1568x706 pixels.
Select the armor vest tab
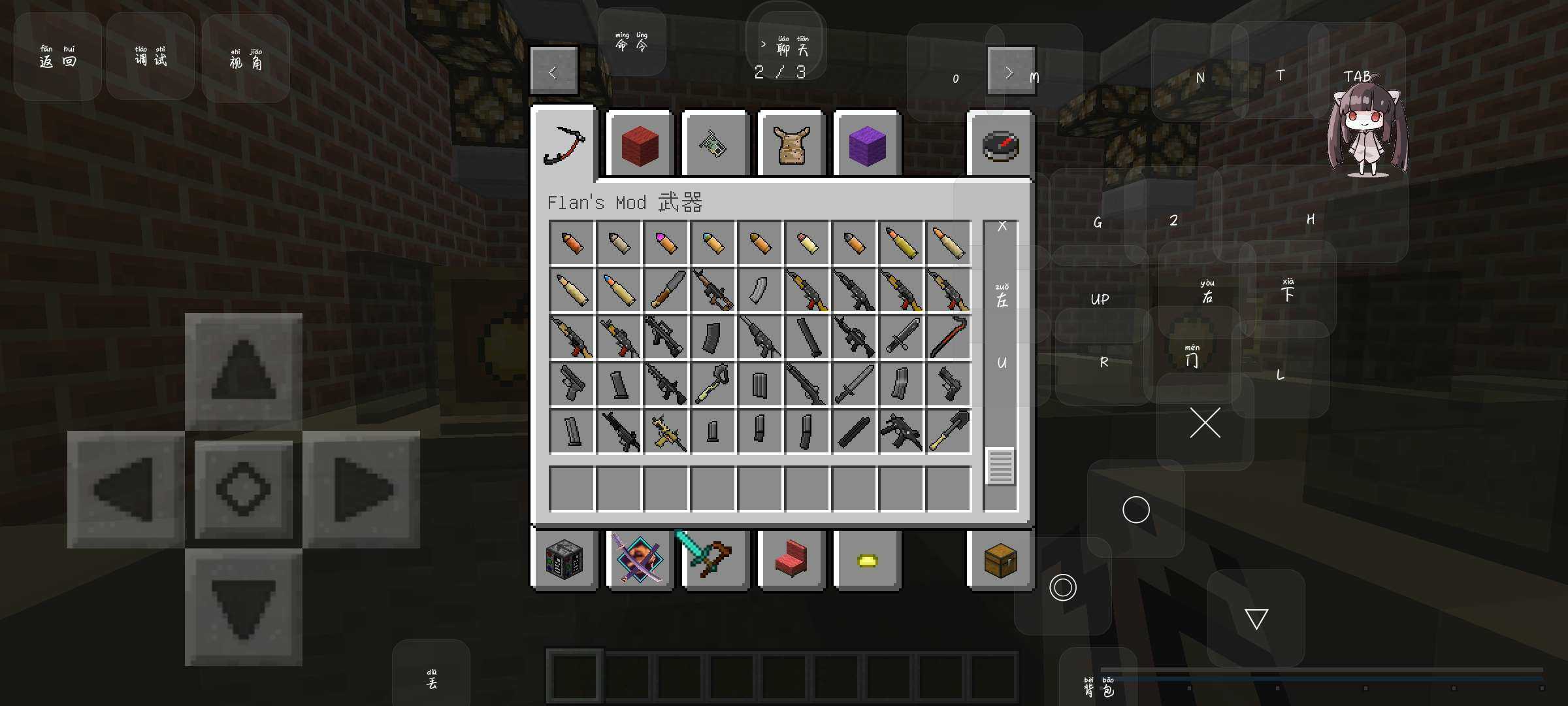pyautogui.click(x=791, y=144)
